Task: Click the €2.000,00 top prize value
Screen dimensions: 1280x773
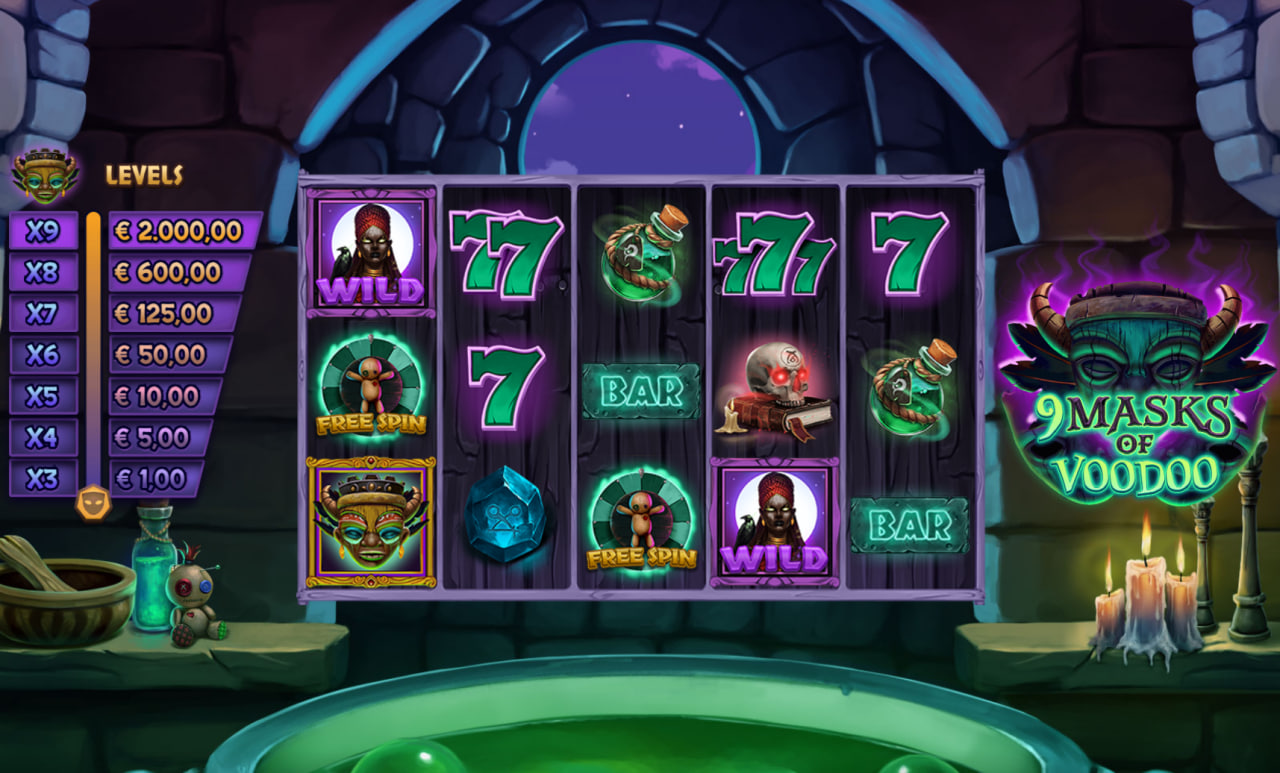Action: click(175, 230)
